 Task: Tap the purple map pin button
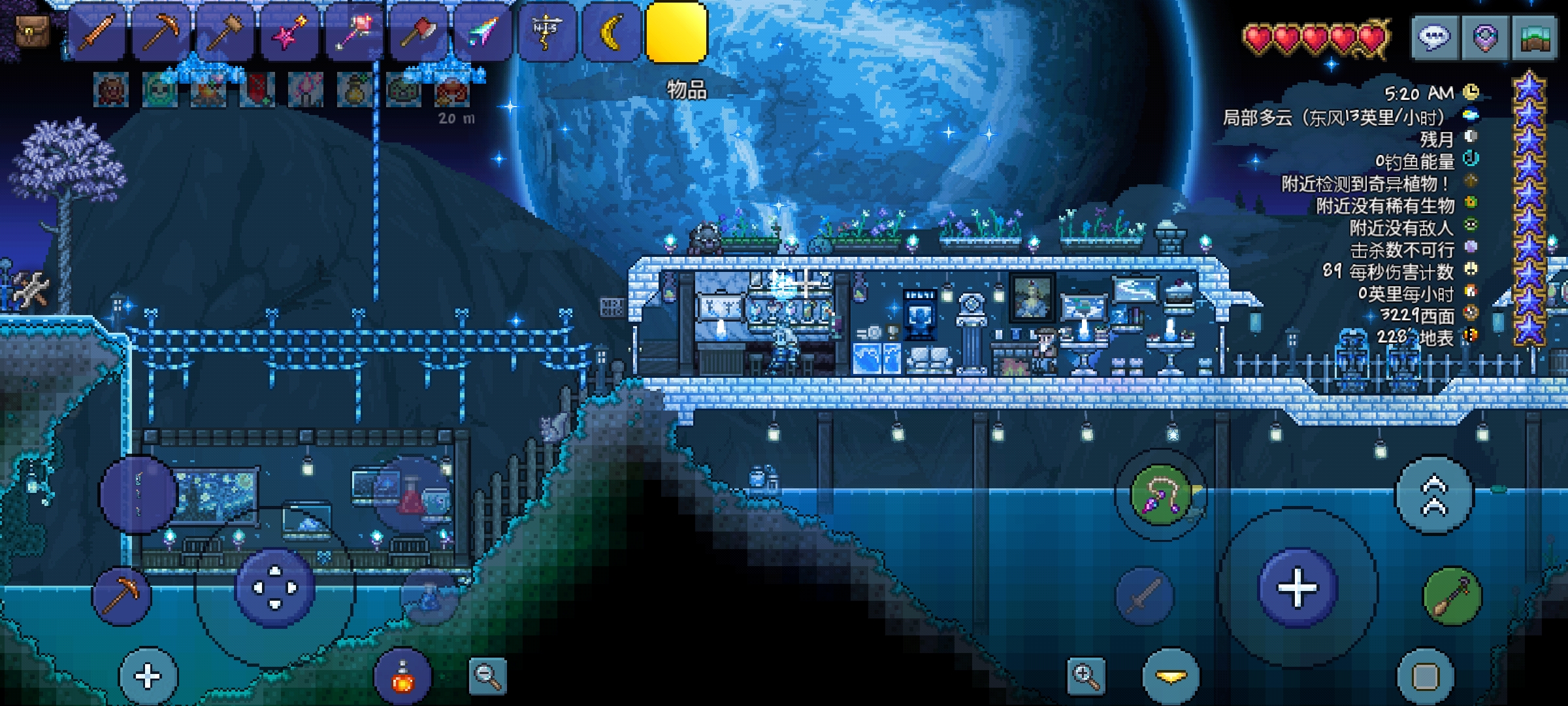tap(1484, 38)
